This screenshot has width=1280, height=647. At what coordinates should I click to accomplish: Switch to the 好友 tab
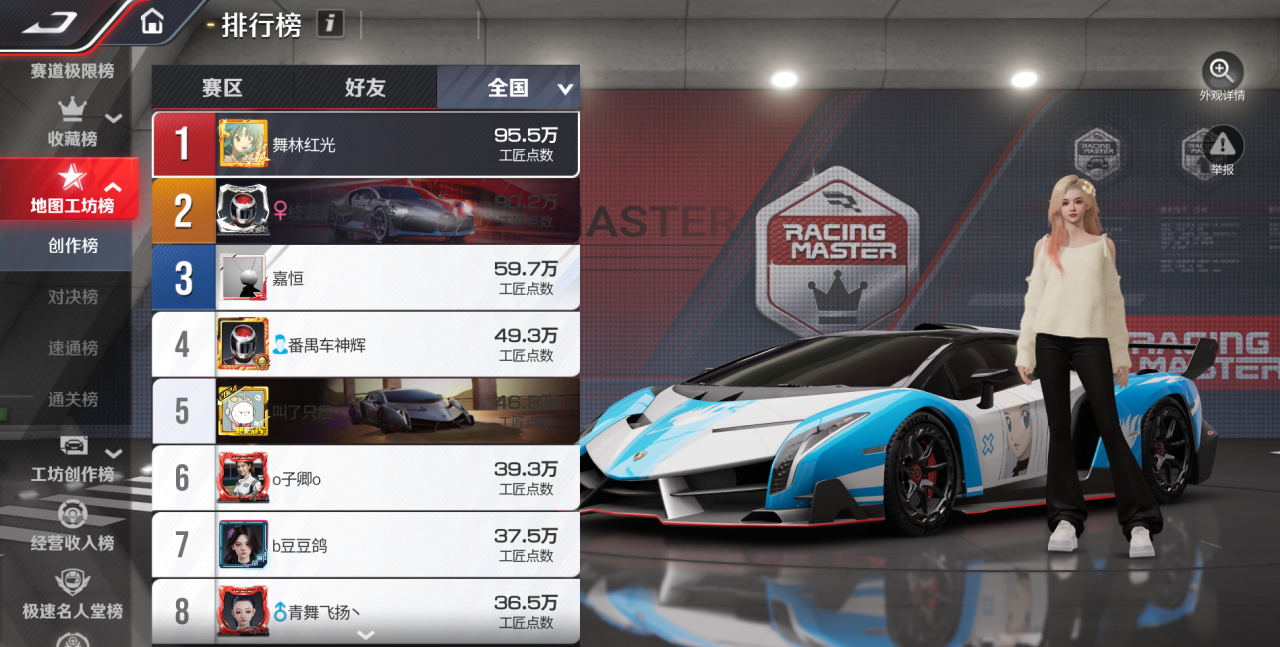(365, 88)
